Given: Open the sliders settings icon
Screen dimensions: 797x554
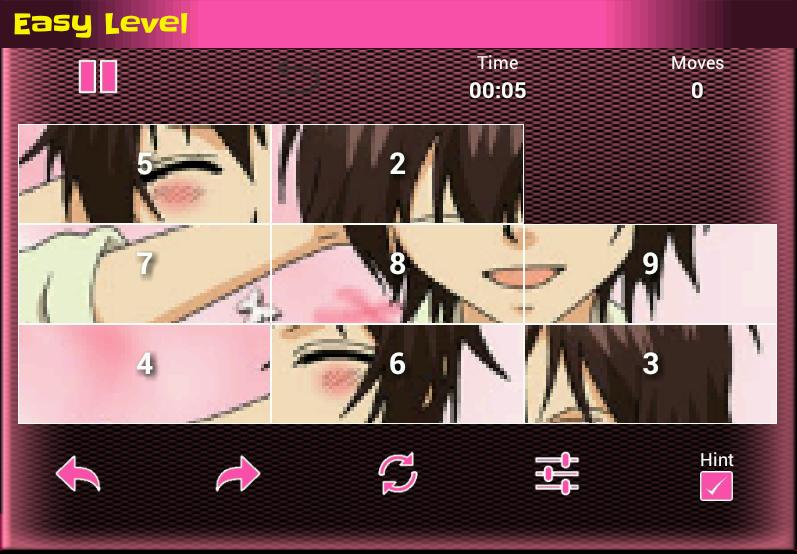Looking at the screenshot, I should tap(557, 474).
